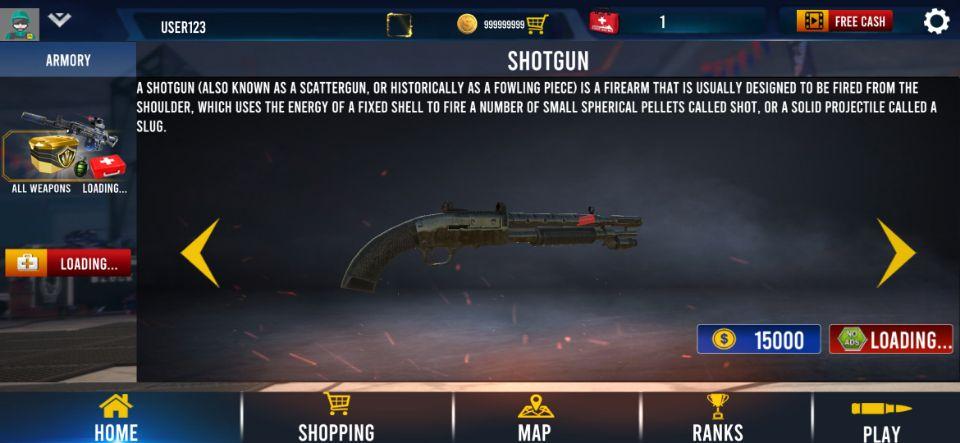The width and height of the screenshot is (960, 443).
Task: Expand the dropdown chevron beside avatar
Action: (59, 19)
